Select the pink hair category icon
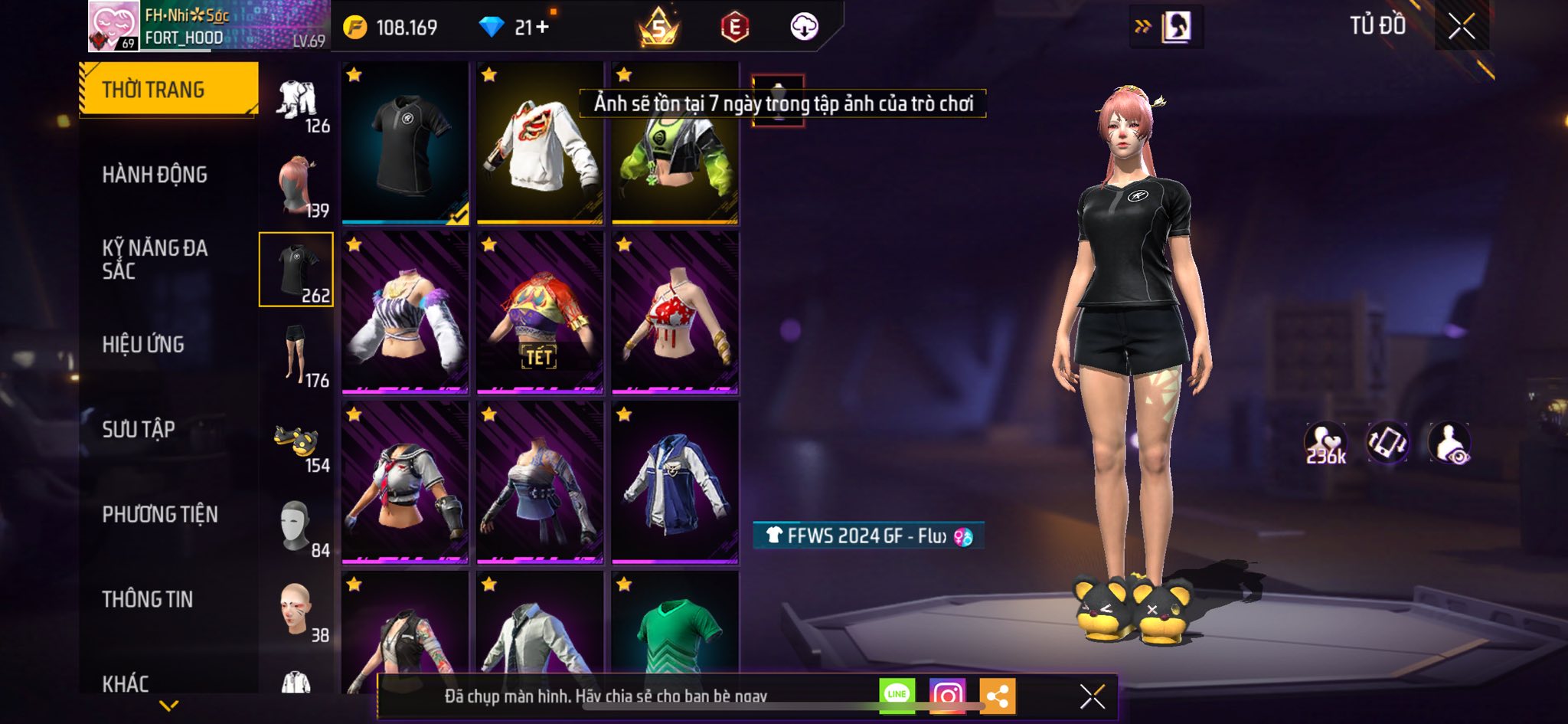Image resolution: width=1568 pixels, height=724 pixels. coord(296,186)
